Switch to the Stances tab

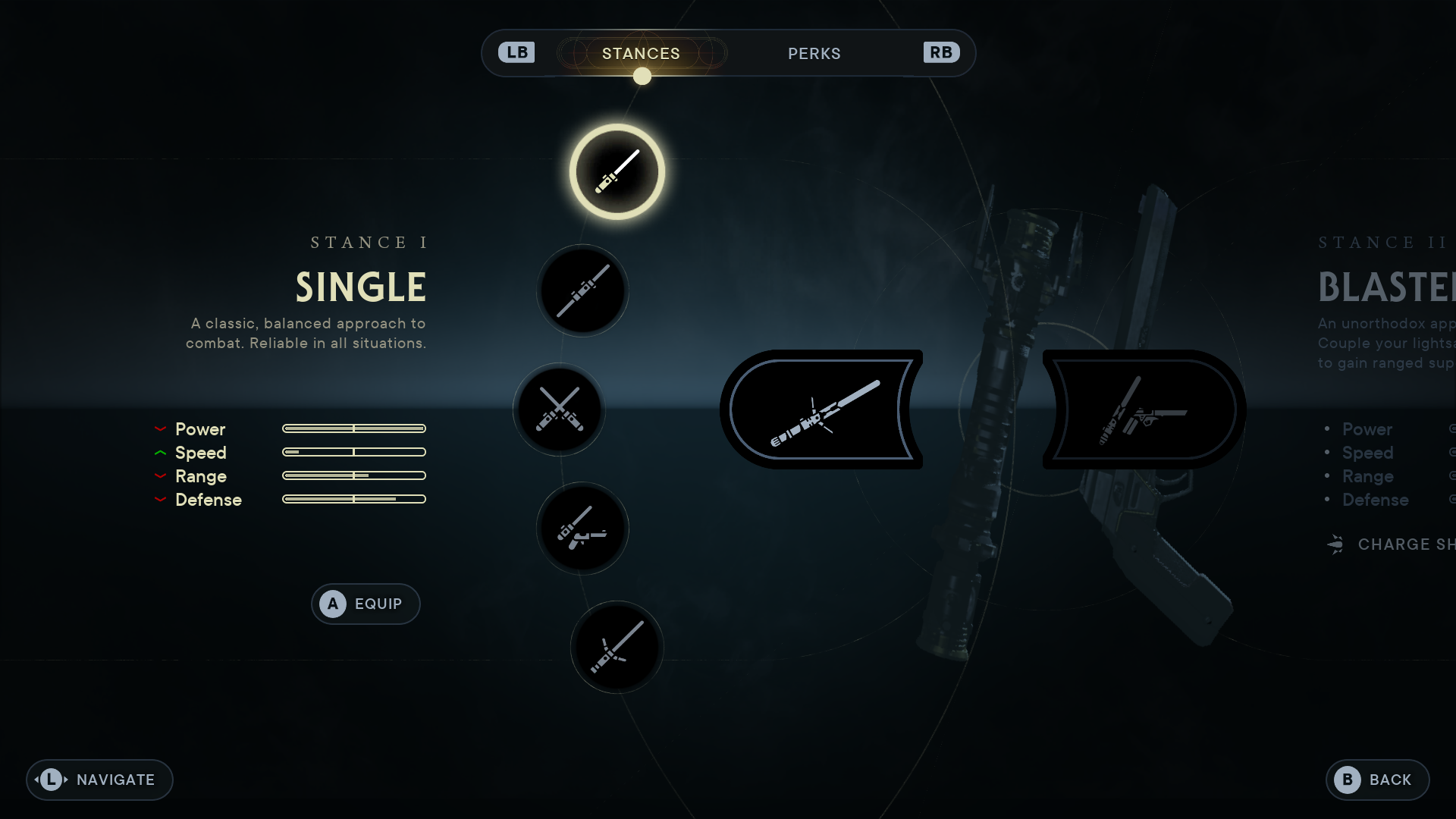point(641,54)
